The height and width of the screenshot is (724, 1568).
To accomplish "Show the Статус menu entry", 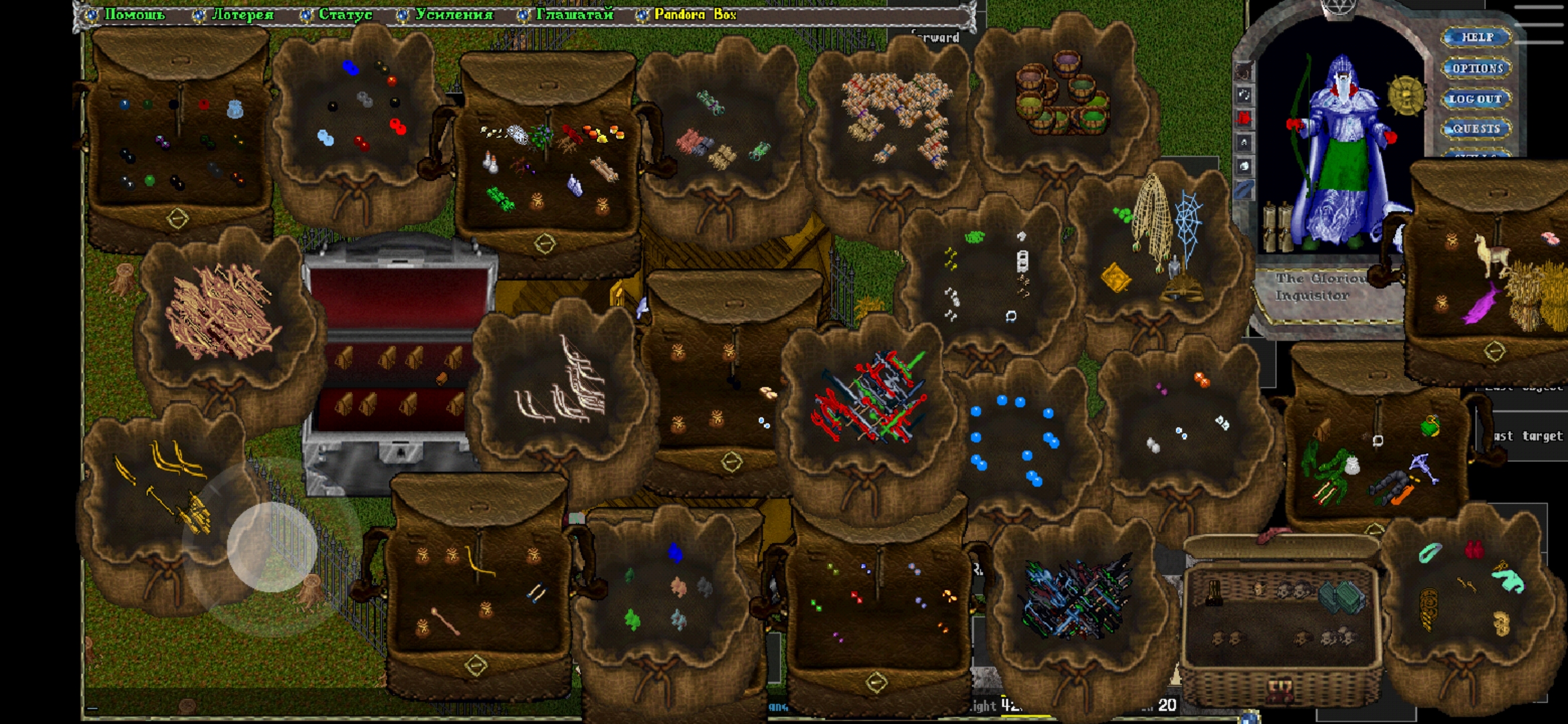I will 344,14.
